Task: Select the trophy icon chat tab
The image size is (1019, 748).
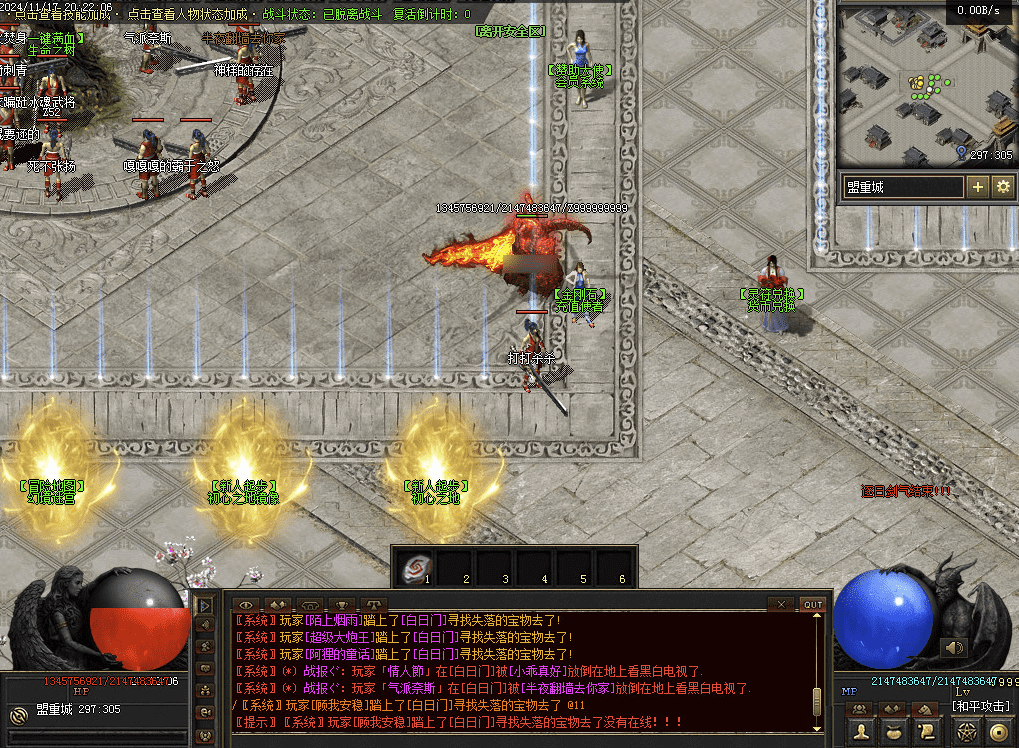Action: 342,604
